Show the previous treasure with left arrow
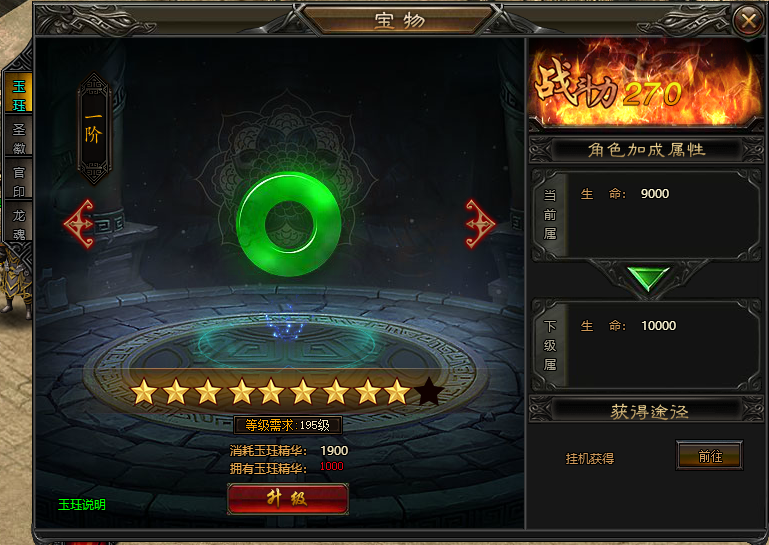Image resolution: width=769 pixels, height=545 pixels. pos(79,224)
